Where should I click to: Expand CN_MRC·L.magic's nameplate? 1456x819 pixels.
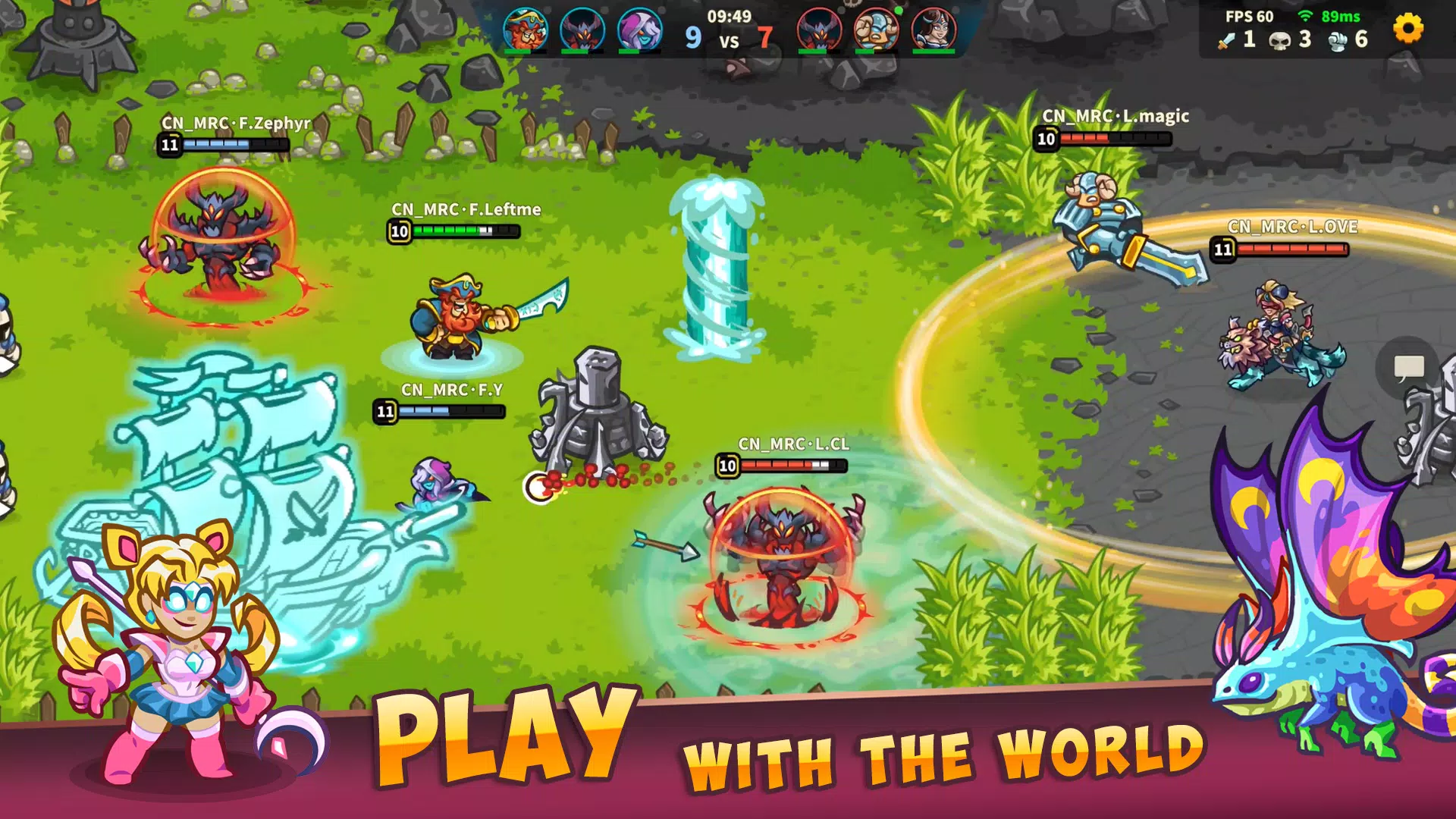(x=1115, y=115)
